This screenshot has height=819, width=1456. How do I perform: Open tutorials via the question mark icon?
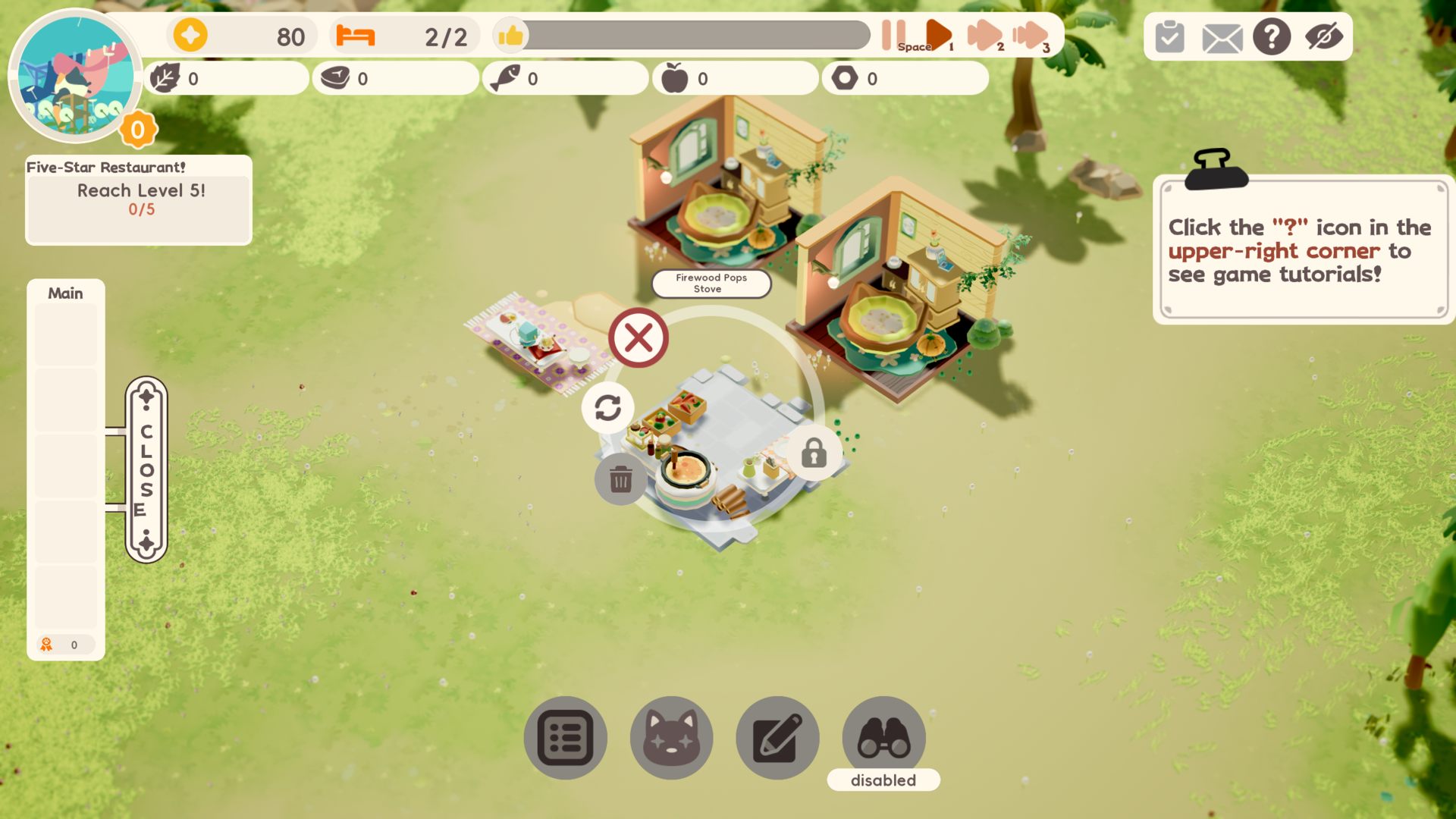coord(1272,36)
